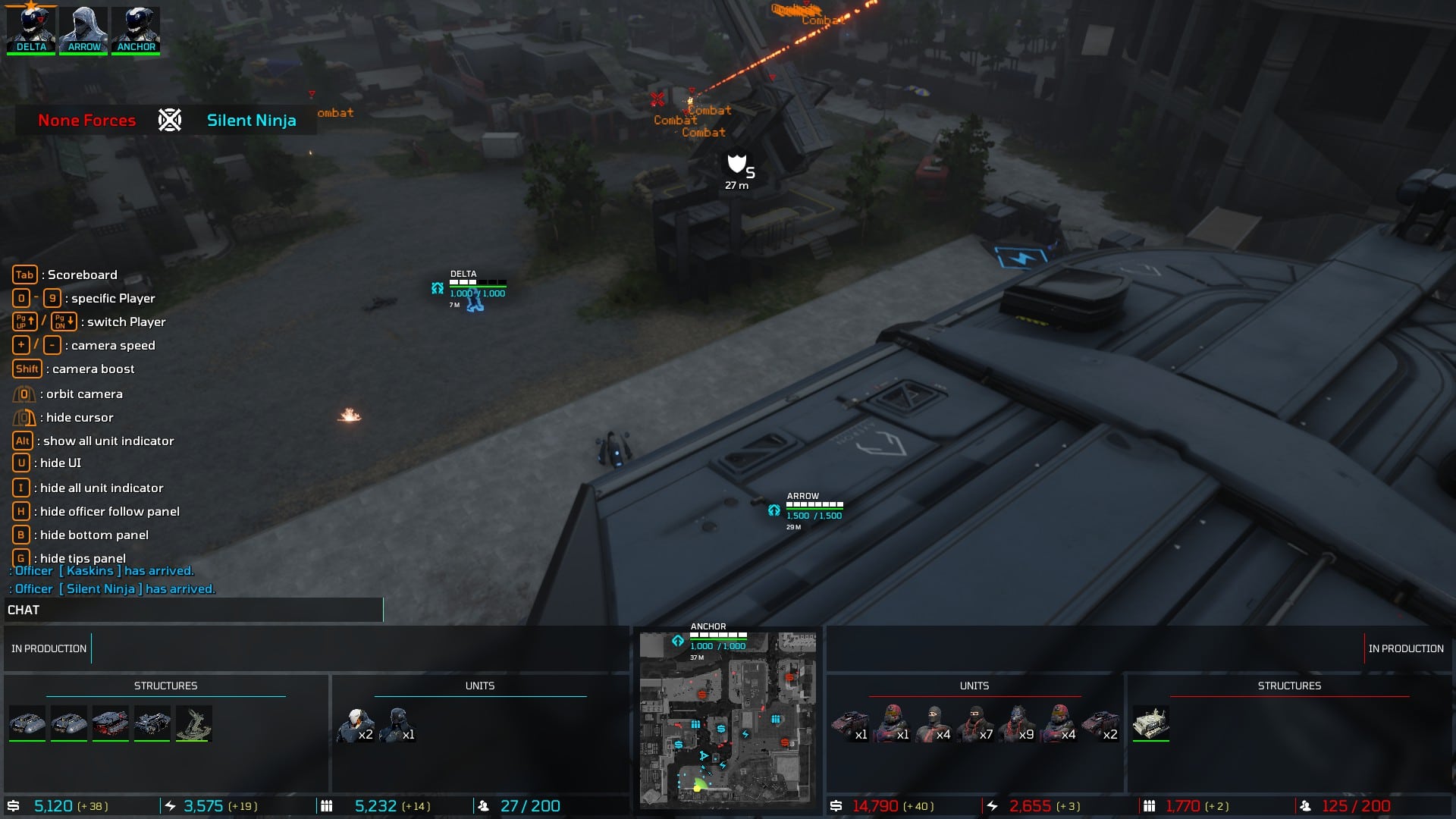The height and width of the screenshot is (819, 1456).
Task: Expand the left IN PRODUCTION panel
Action: click(x=48, y=648)
